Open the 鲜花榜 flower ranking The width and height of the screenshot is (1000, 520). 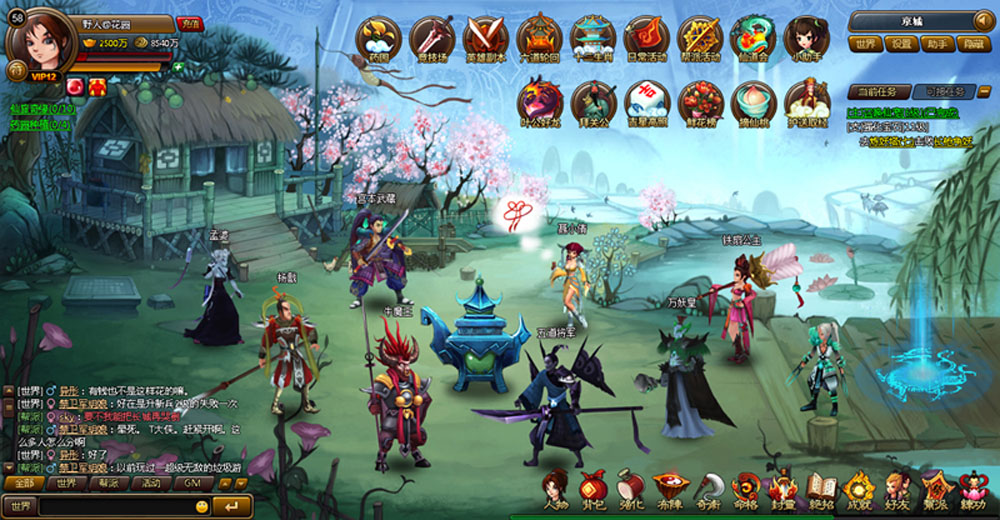[700, 102]
